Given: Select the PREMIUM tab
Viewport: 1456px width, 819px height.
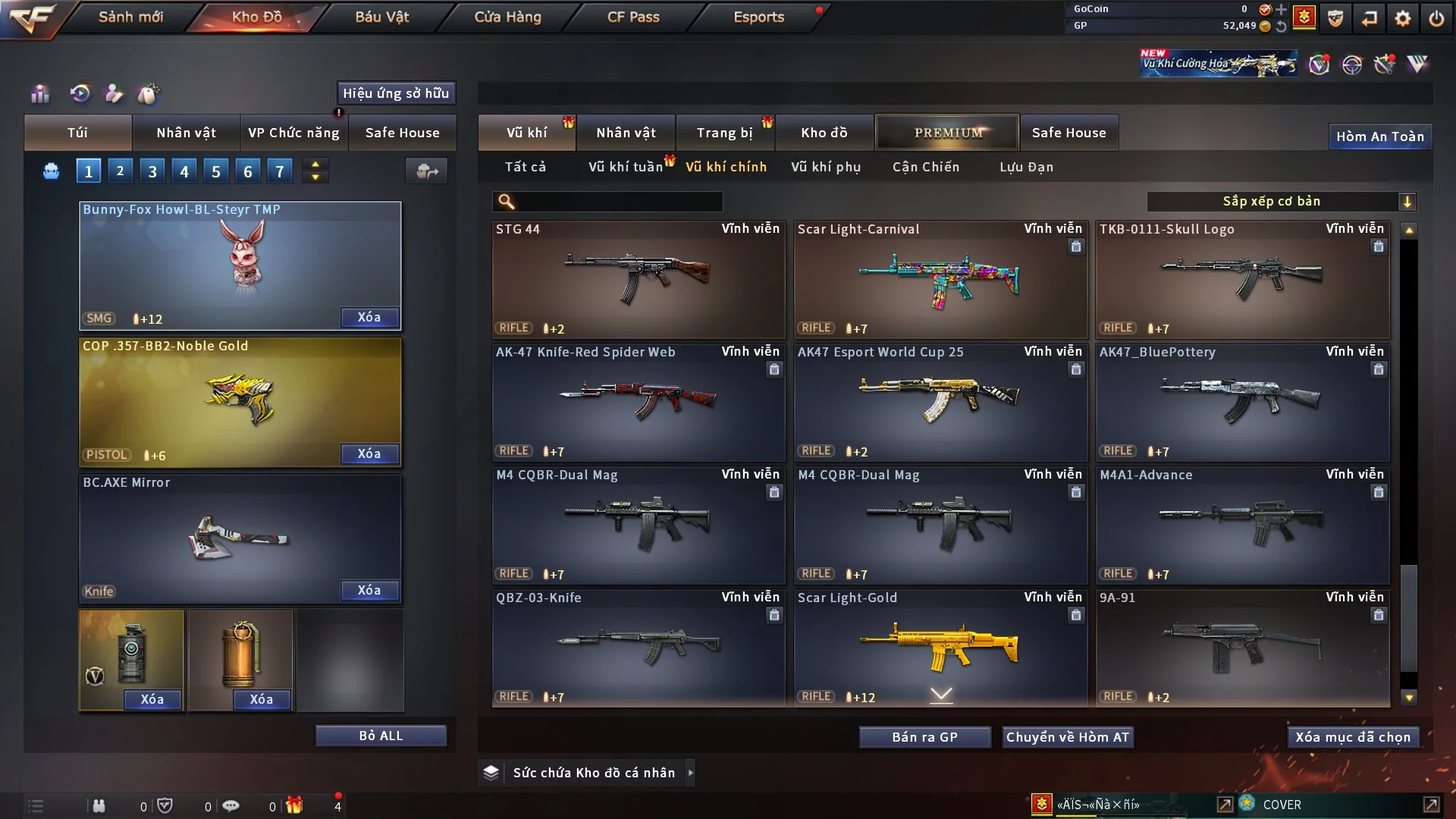Looking at the screenshot, I should pyautogui.click(x=947, y=133).
